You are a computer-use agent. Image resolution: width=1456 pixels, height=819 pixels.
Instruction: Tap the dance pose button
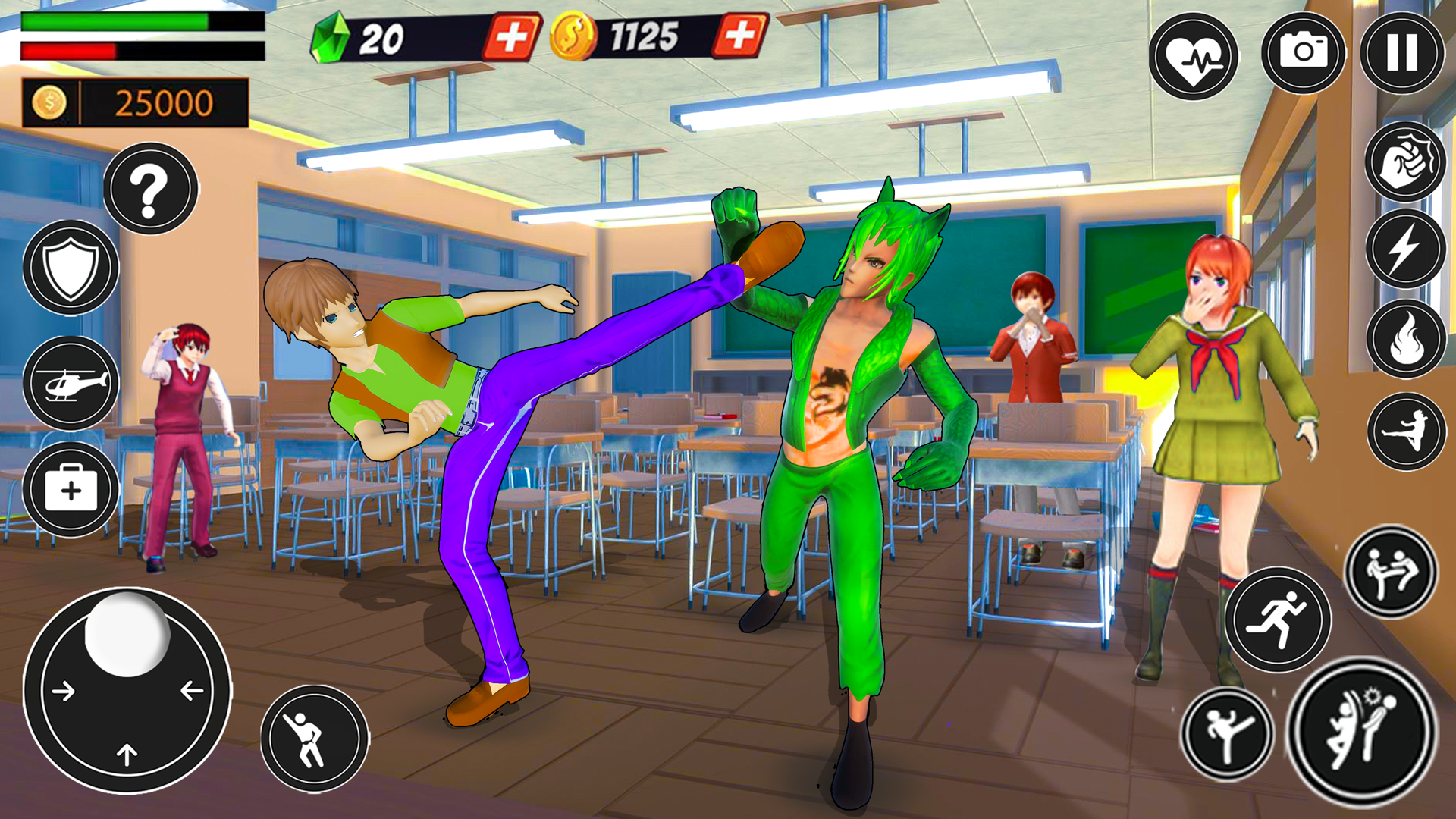[x=314, y=739]
